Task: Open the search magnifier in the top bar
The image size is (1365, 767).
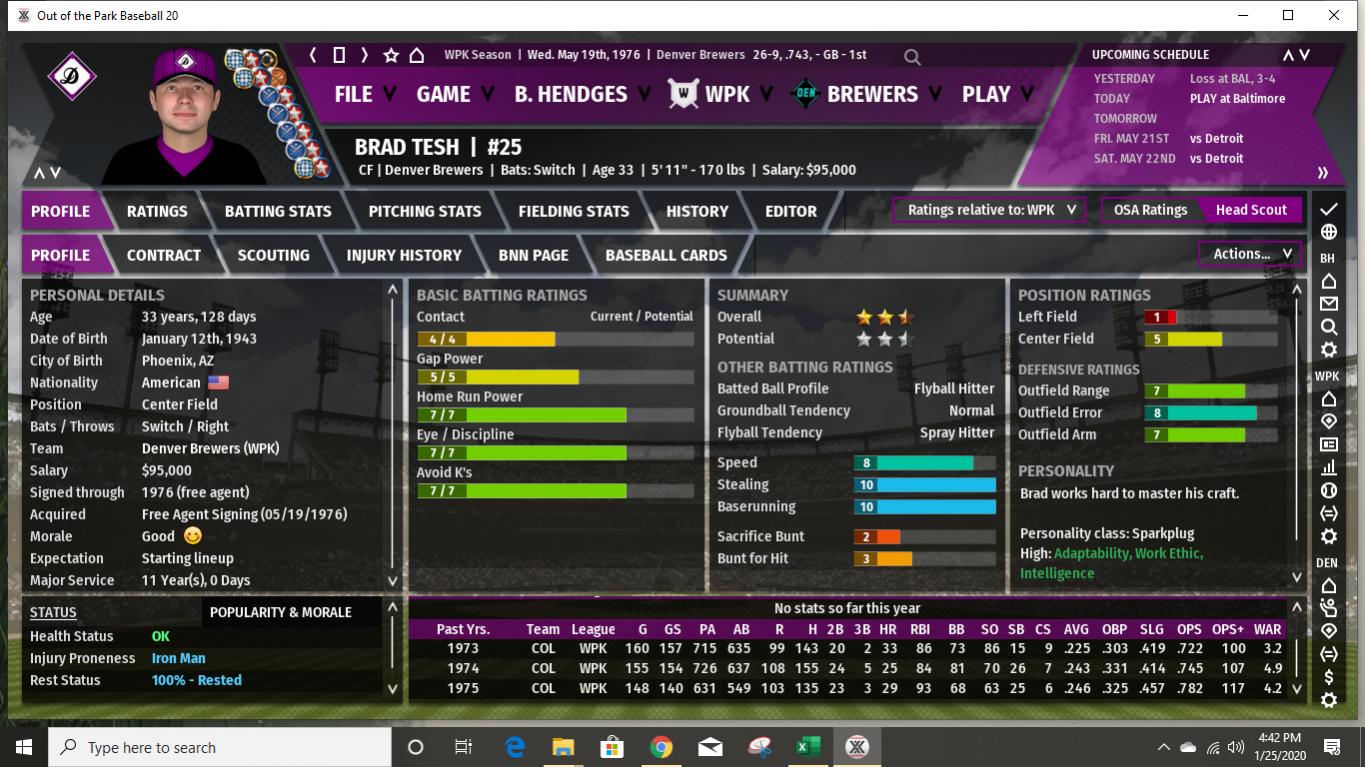Action: coord(911,57)
